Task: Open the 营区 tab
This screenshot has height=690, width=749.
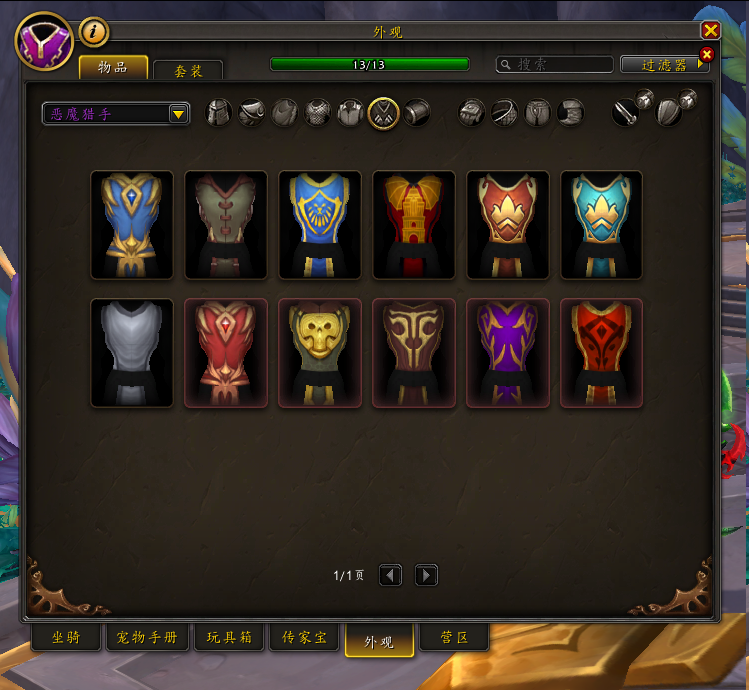Action: [x=454, y=638]
